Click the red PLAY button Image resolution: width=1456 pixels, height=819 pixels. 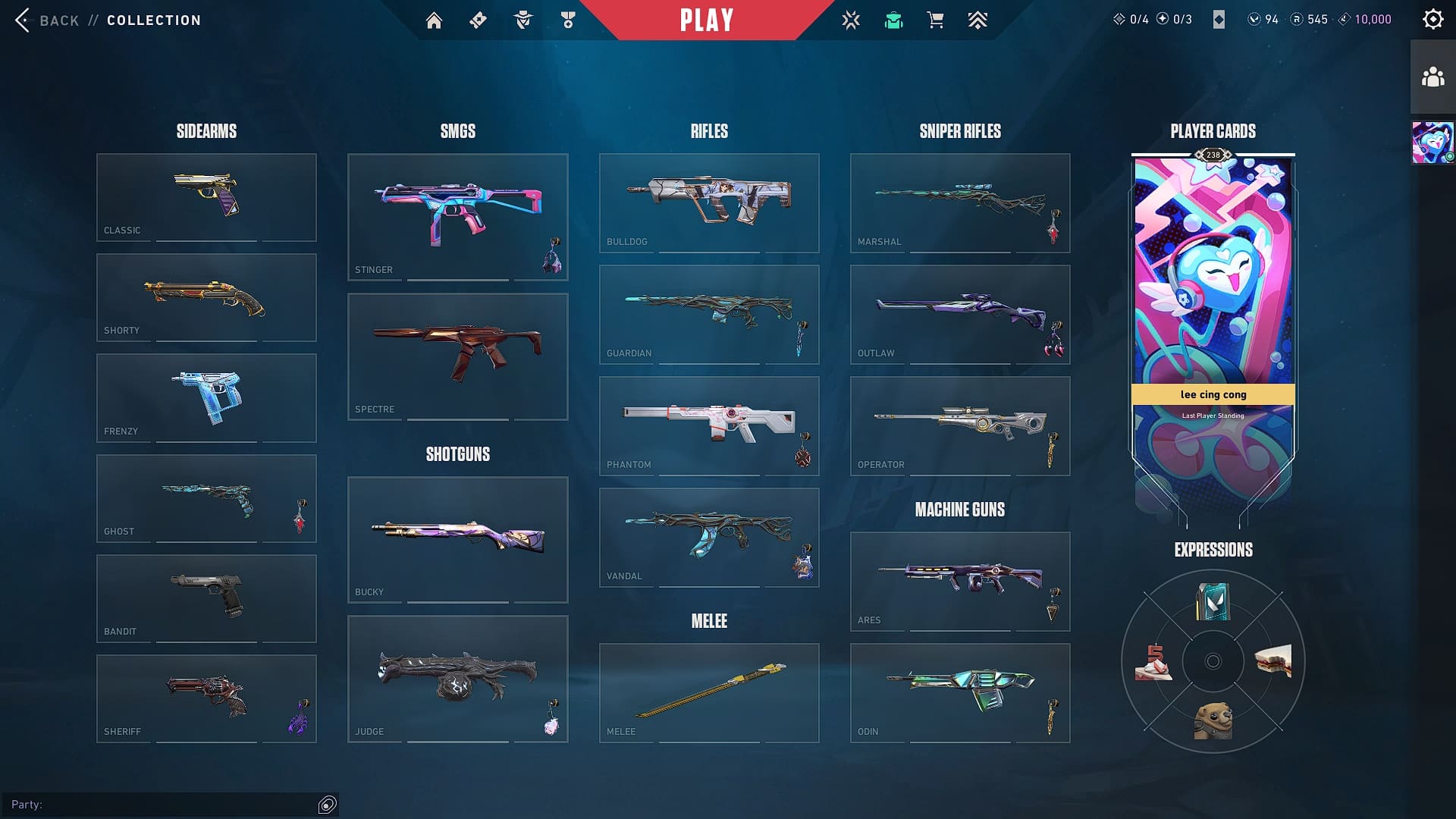click(707, 20)
